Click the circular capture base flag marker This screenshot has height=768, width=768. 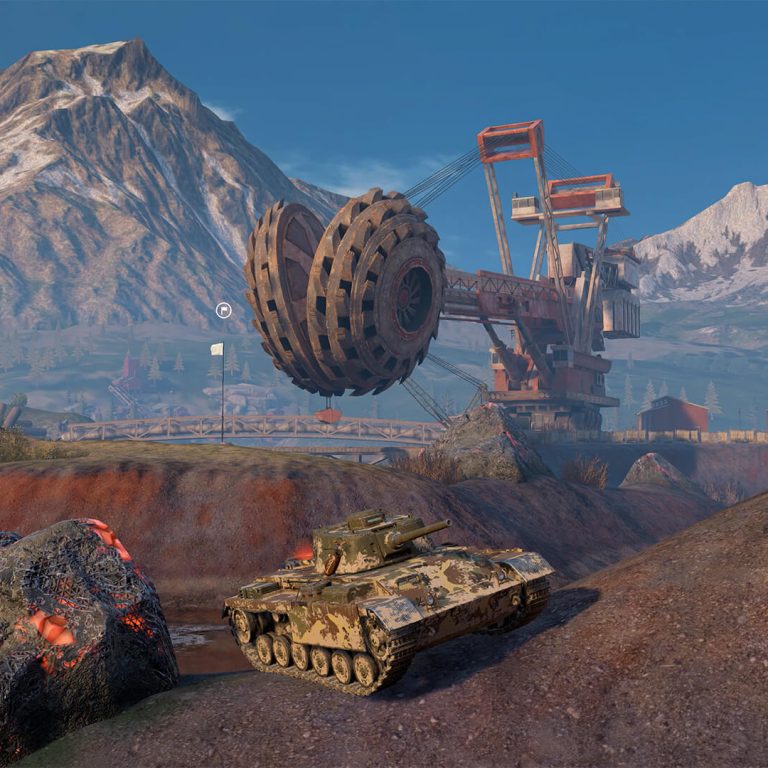tap(224, 311)
